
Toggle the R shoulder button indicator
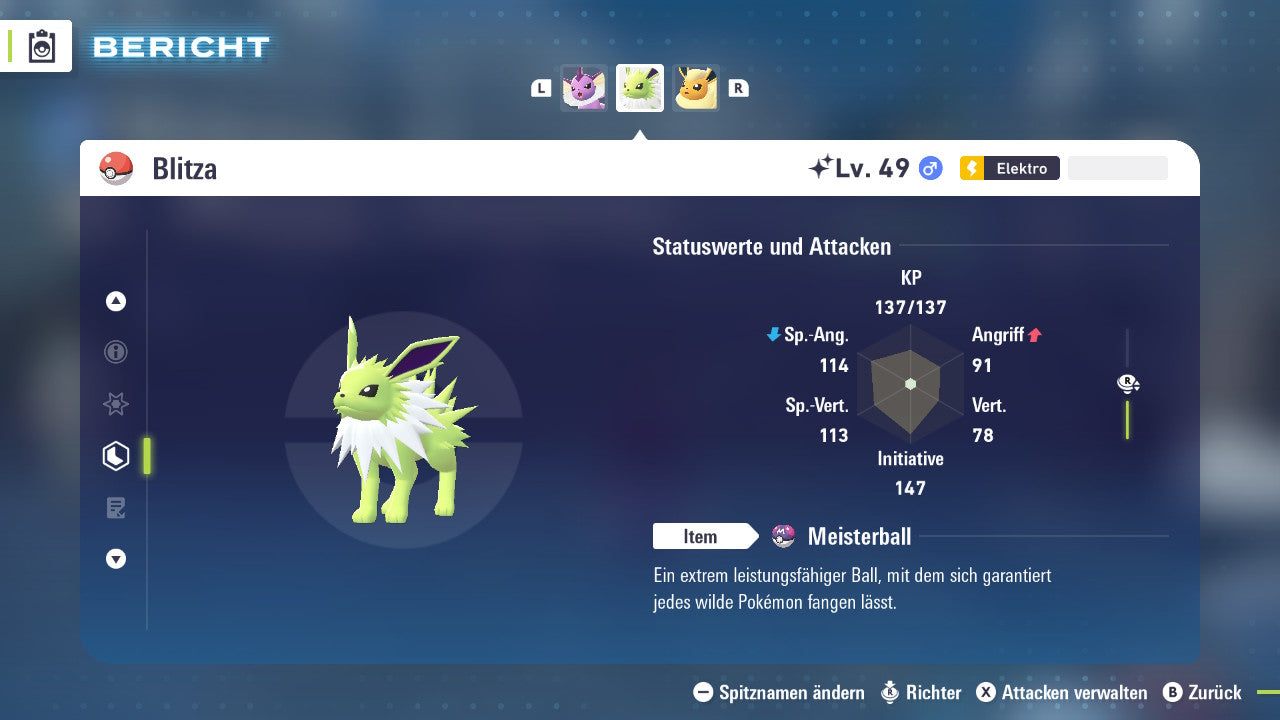(738, 87)
